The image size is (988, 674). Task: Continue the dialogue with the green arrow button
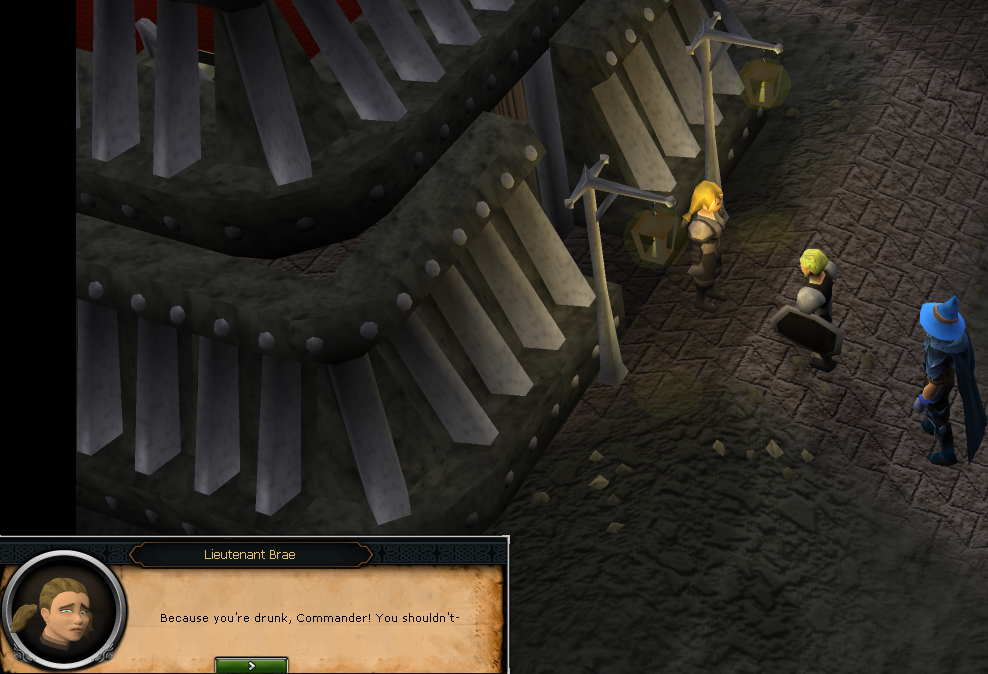[x=251, y=665]
